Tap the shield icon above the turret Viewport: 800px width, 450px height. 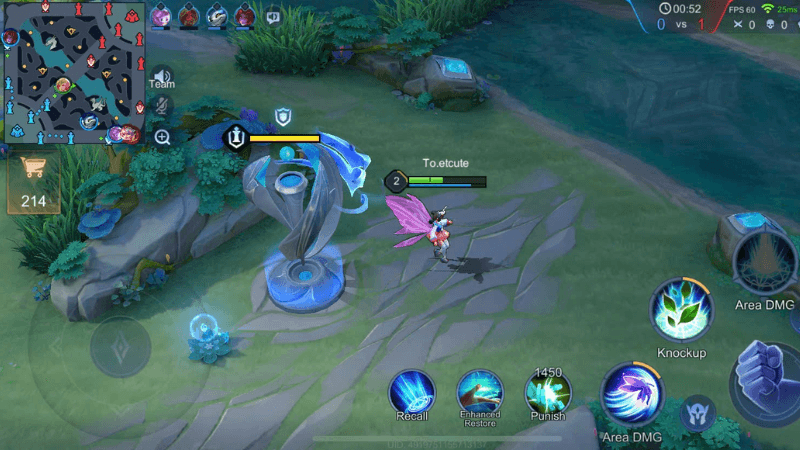pyautogui.click(x=284, y=118)
